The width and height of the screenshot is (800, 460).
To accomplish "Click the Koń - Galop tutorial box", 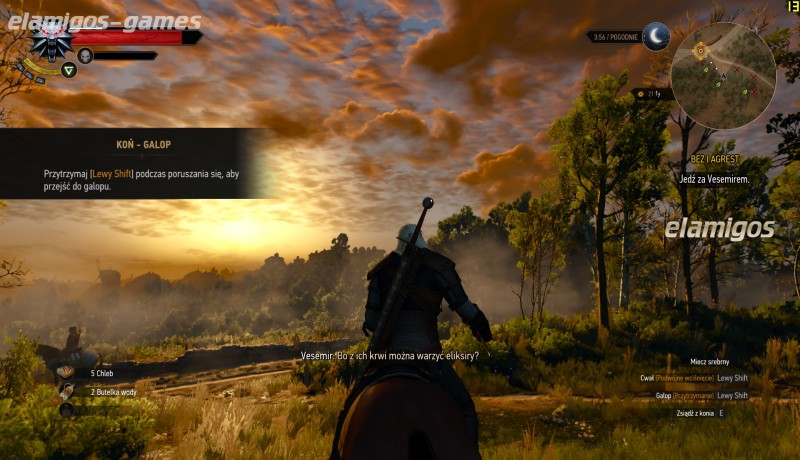I will pos(135,163).
